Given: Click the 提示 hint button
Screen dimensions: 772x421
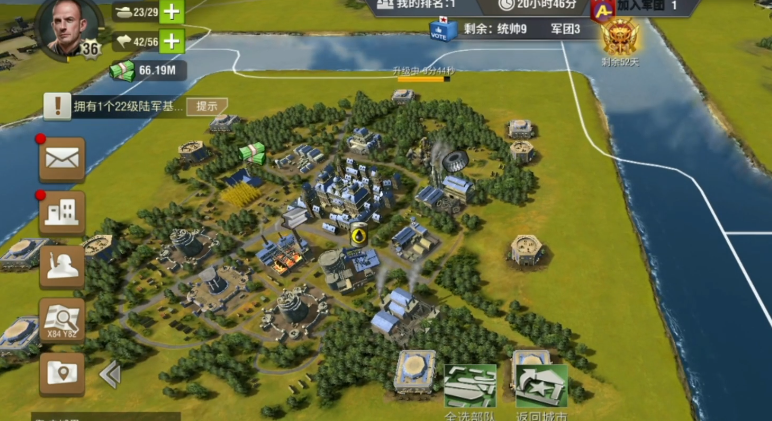Looking at the screenshot, I should [207, 106].
